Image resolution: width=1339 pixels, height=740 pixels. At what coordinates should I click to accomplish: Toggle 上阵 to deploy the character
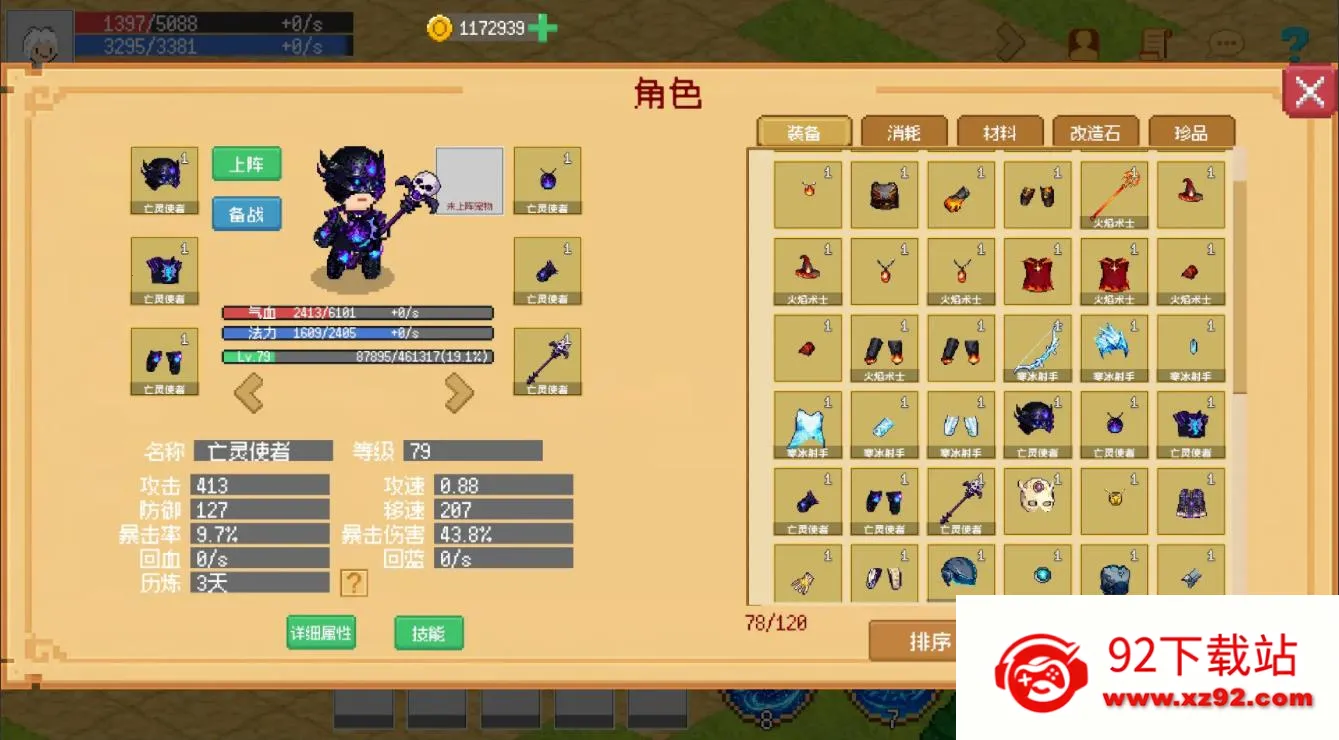click(246, 163)
